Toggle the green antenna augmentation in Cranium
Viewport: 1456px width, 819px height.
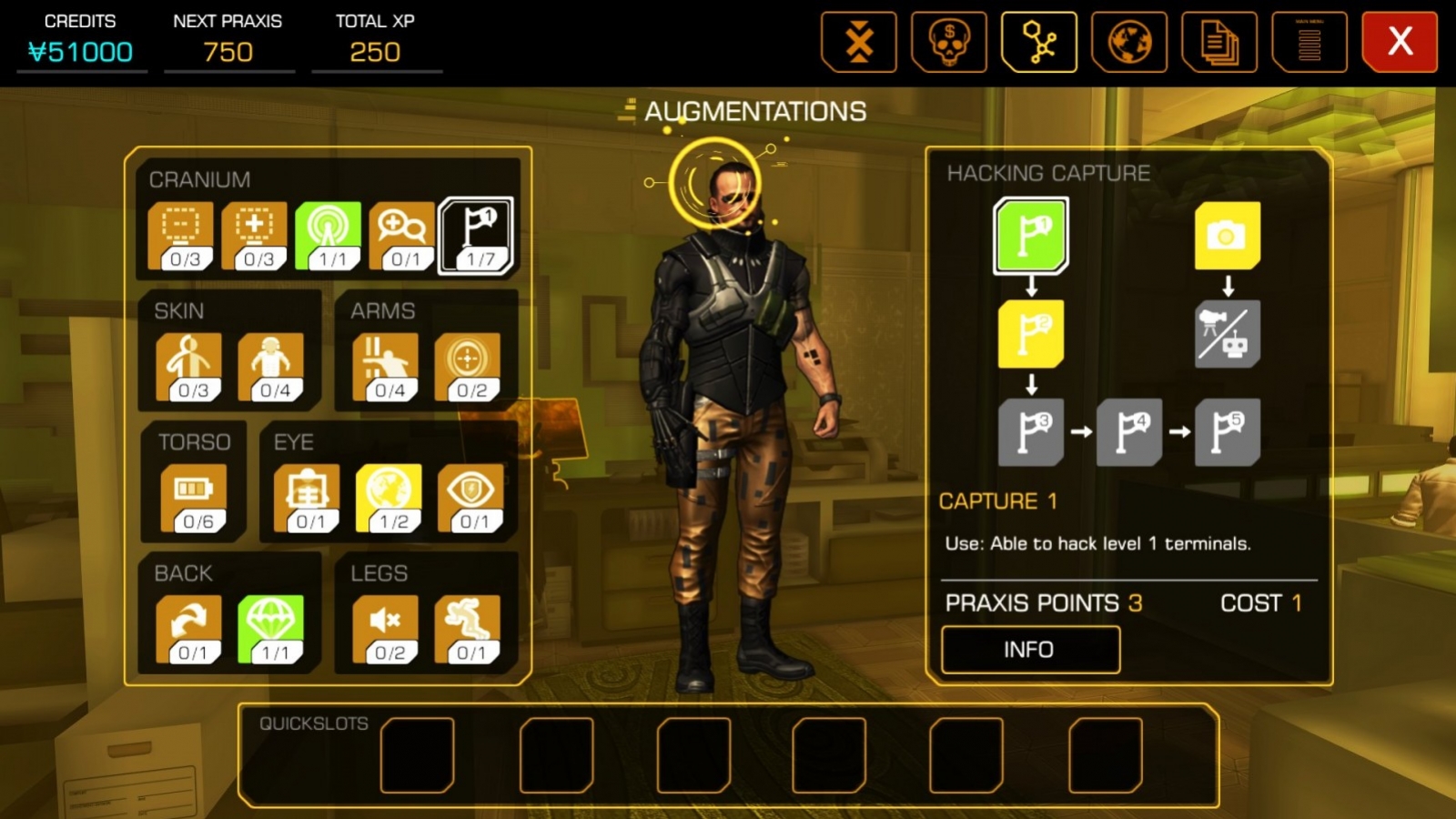328,235
